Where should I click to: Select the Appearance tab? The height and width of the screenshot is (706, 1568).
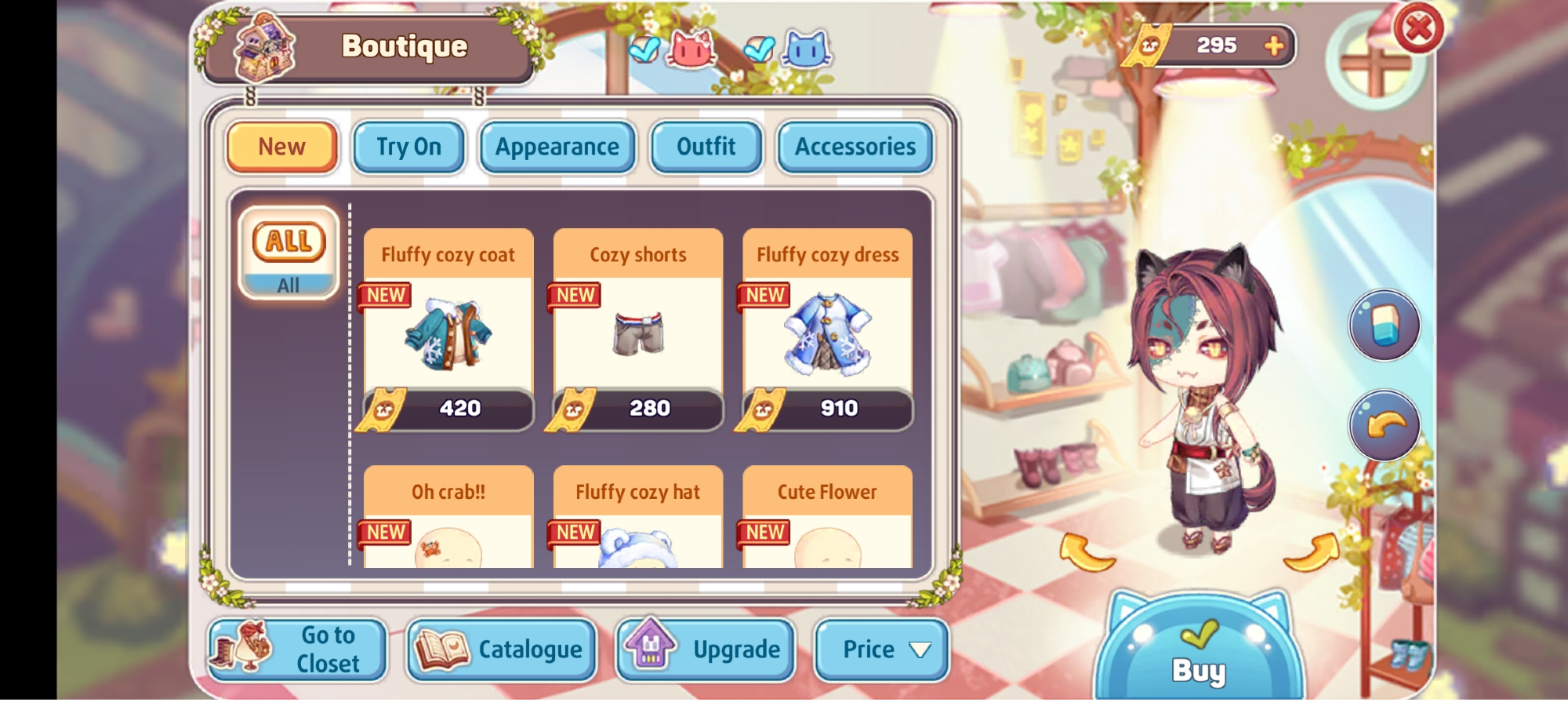[x=557, y=147]
